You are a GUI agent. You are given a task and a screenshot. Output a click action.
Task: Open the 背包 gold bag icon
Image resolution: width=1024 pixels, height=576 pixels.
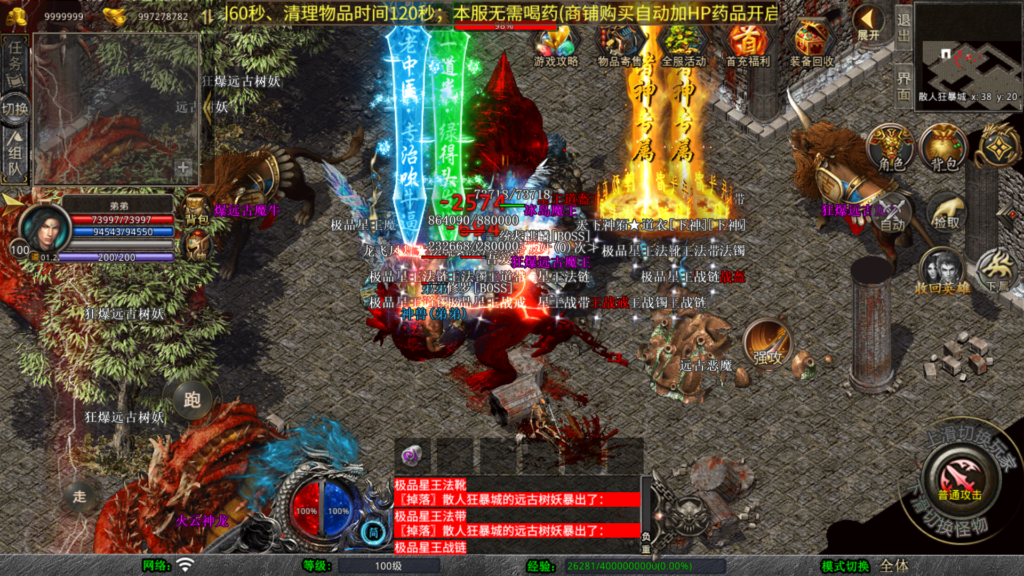pyautogui.click(x=943, y=148)
